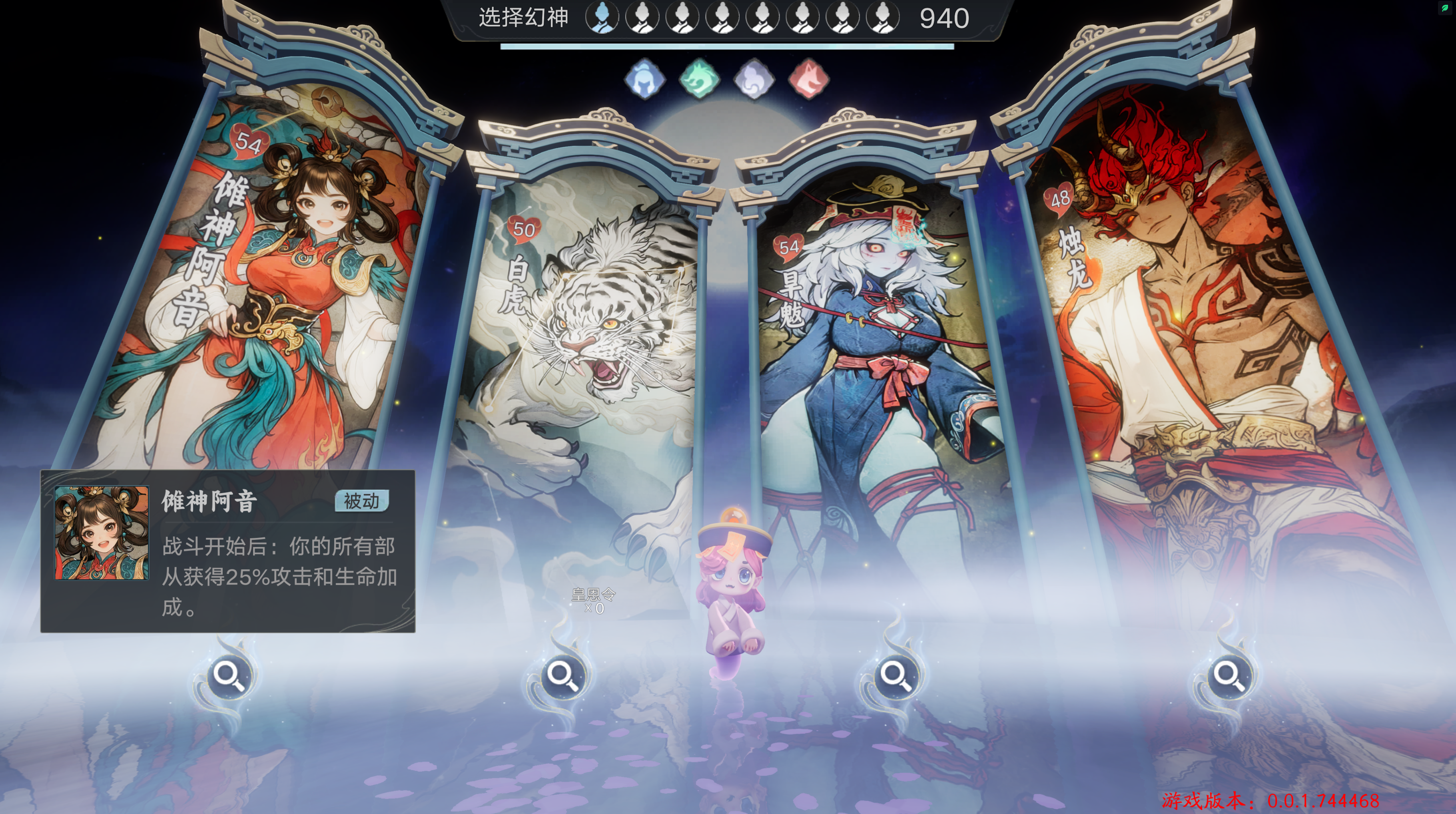The image size is (1456, 814).
Task: Click the blue humanoid diamond icon
Action: pos(644,78)
